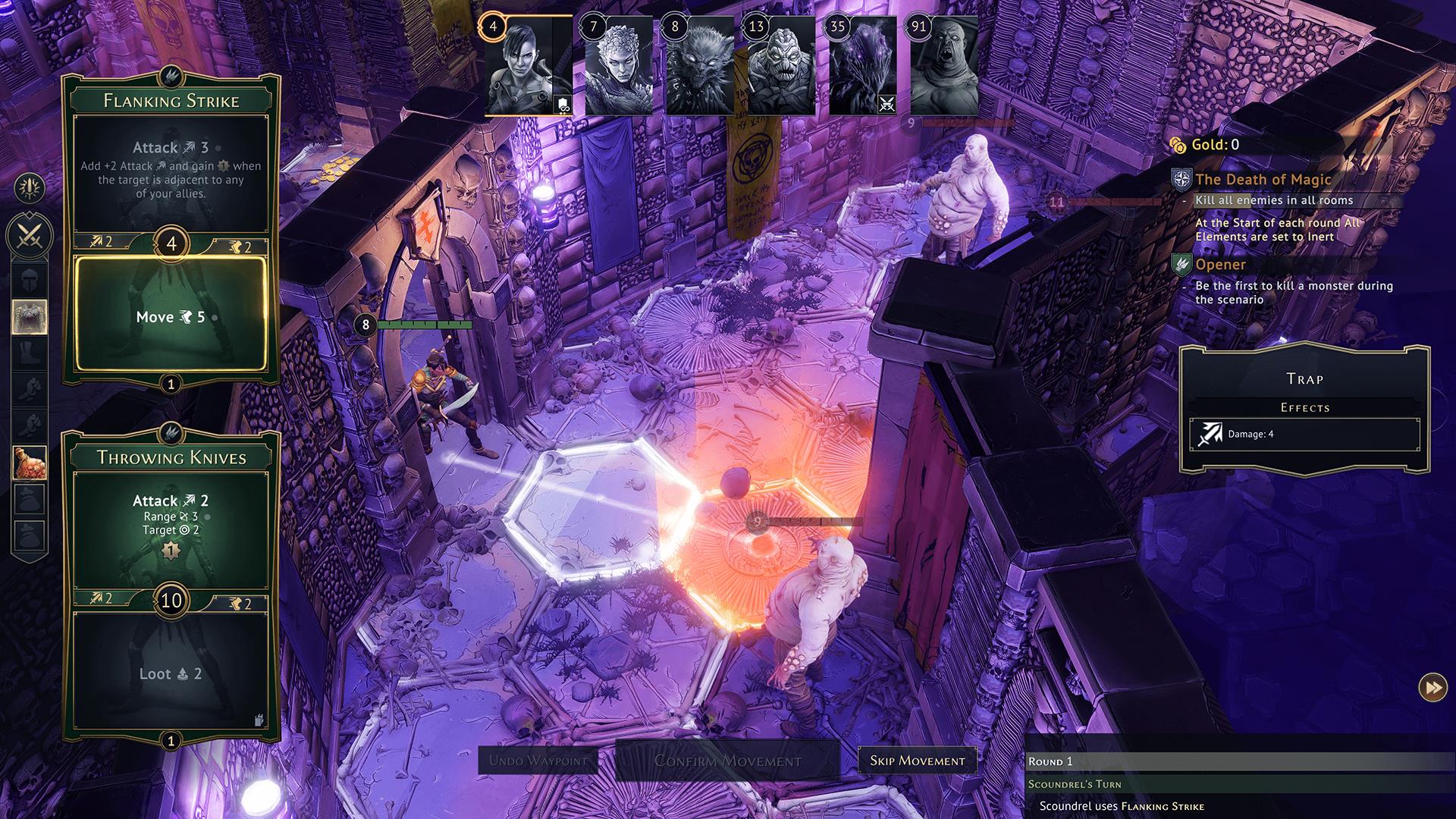Inspect the initiative 13 monster portrait

pyautogui.click(x=781, y=66)
